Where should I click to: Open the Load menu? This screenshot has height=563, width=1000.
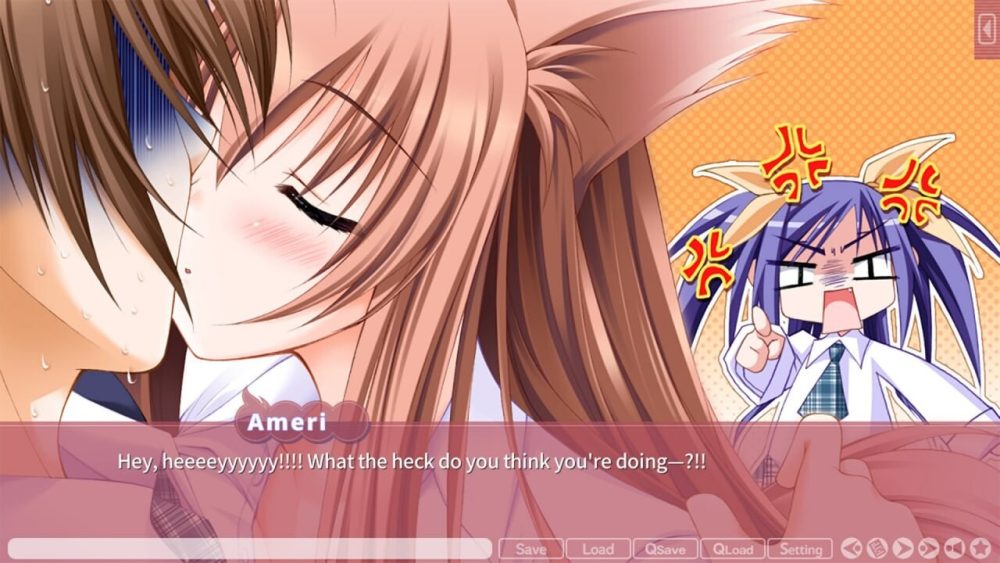coord(598,549)
